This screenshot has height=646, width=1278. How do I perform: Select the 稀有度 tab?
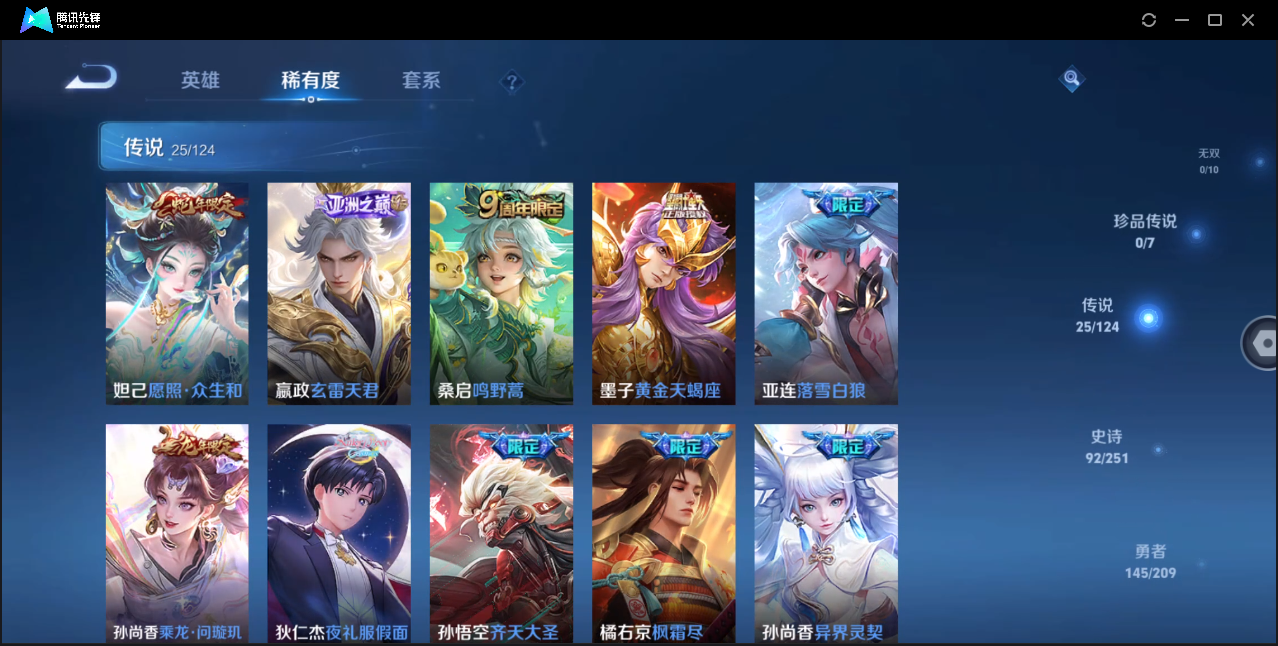coord(310,80)
